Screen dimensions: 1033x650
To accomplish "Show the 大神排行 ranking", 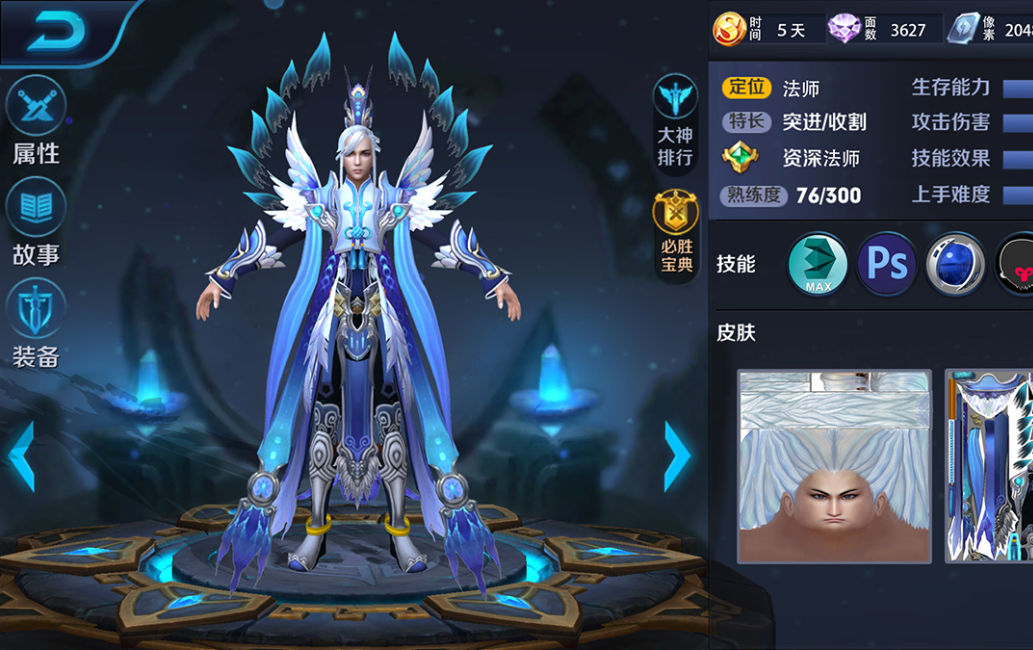I will [675, 120].
